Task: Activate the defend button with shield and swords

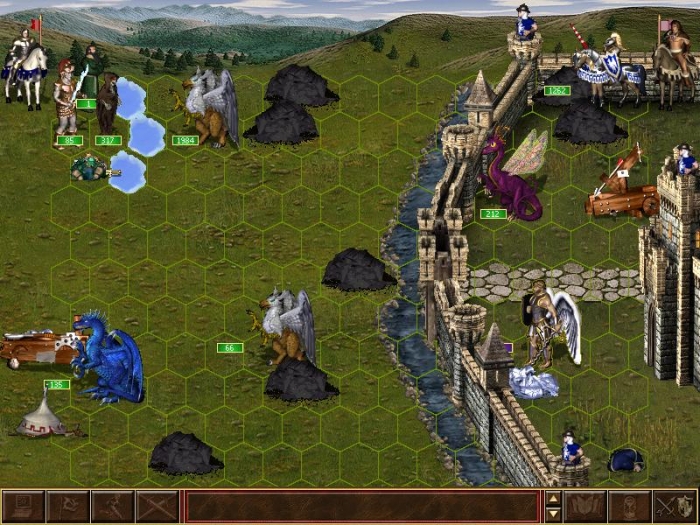Action: point(675,506)
